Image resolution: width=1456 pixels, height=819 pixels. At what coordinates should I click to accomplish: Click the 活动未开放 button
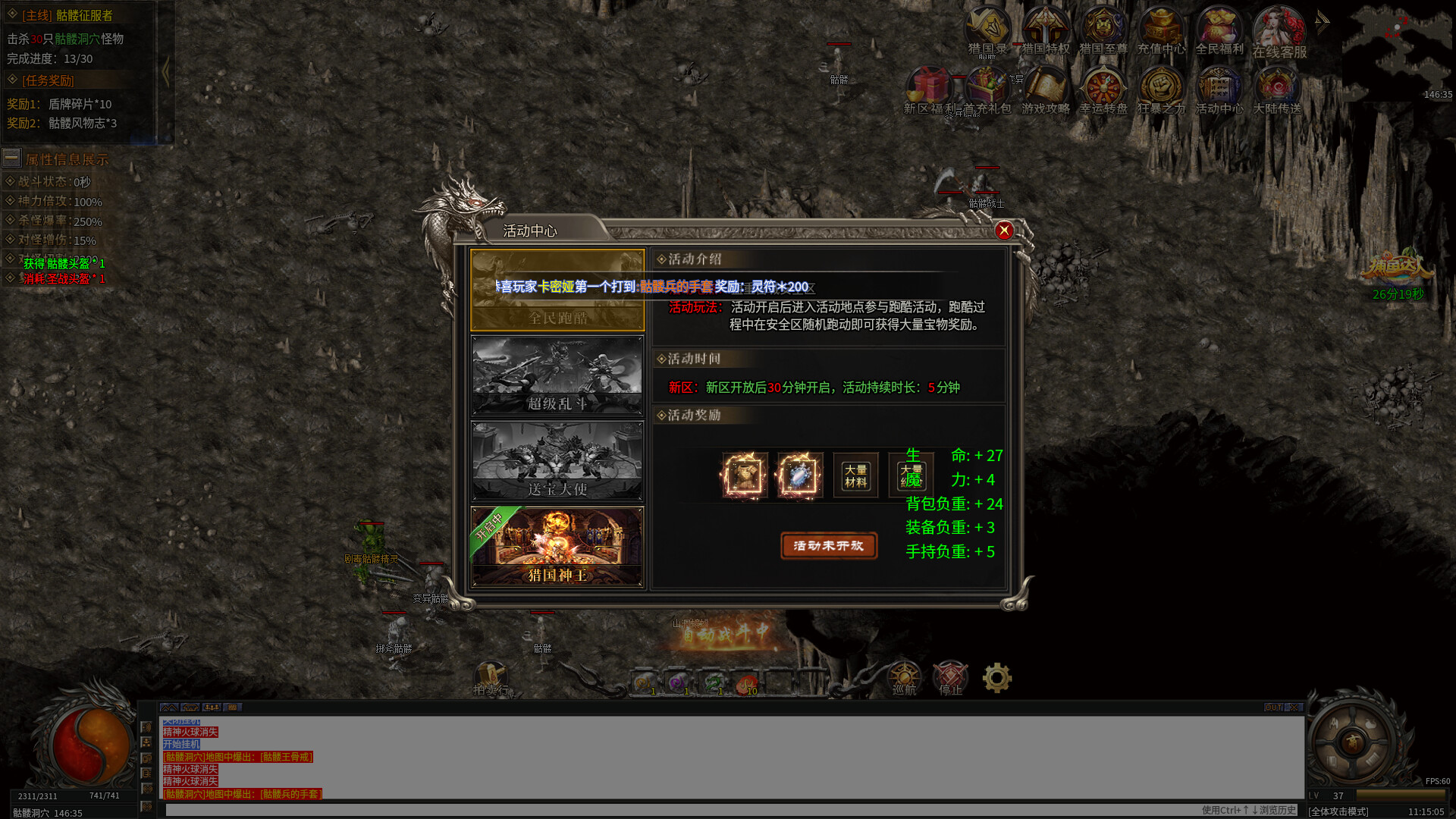click(x=828, y=546)
